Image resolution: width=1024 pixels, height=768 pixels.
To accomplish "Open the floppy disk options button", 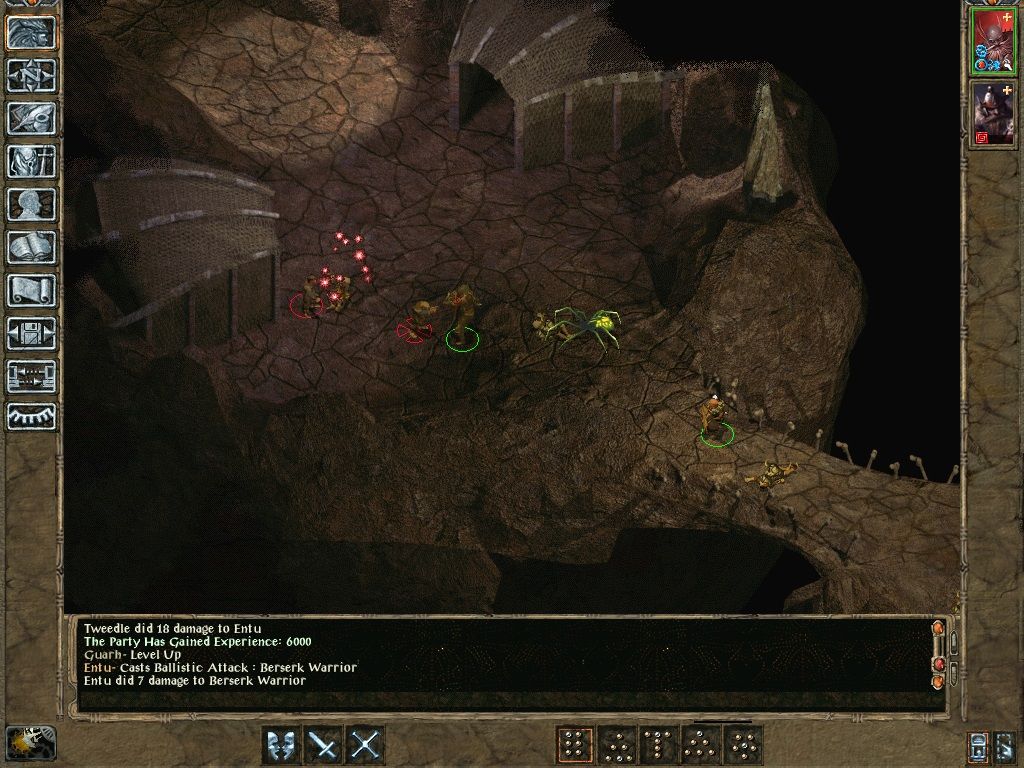I will [x=31, y=333].
